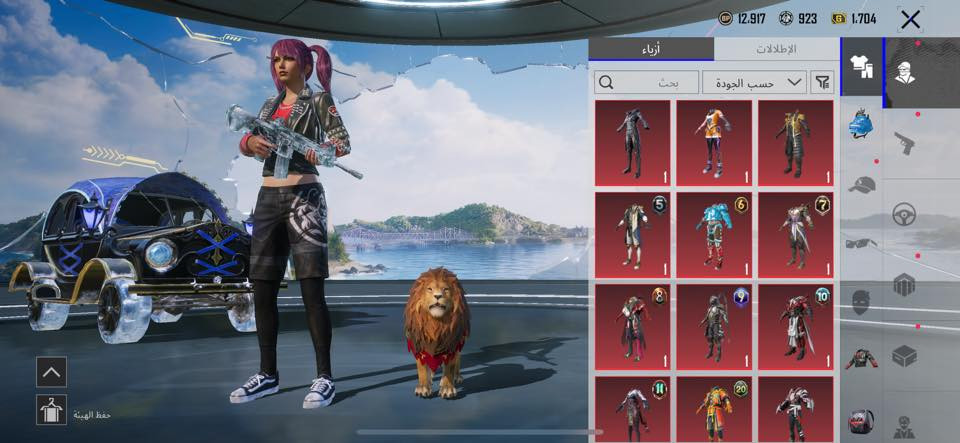960x443 pixels.
Task: Switch to the الإطلالات tab
Action: tap(776, 49)
